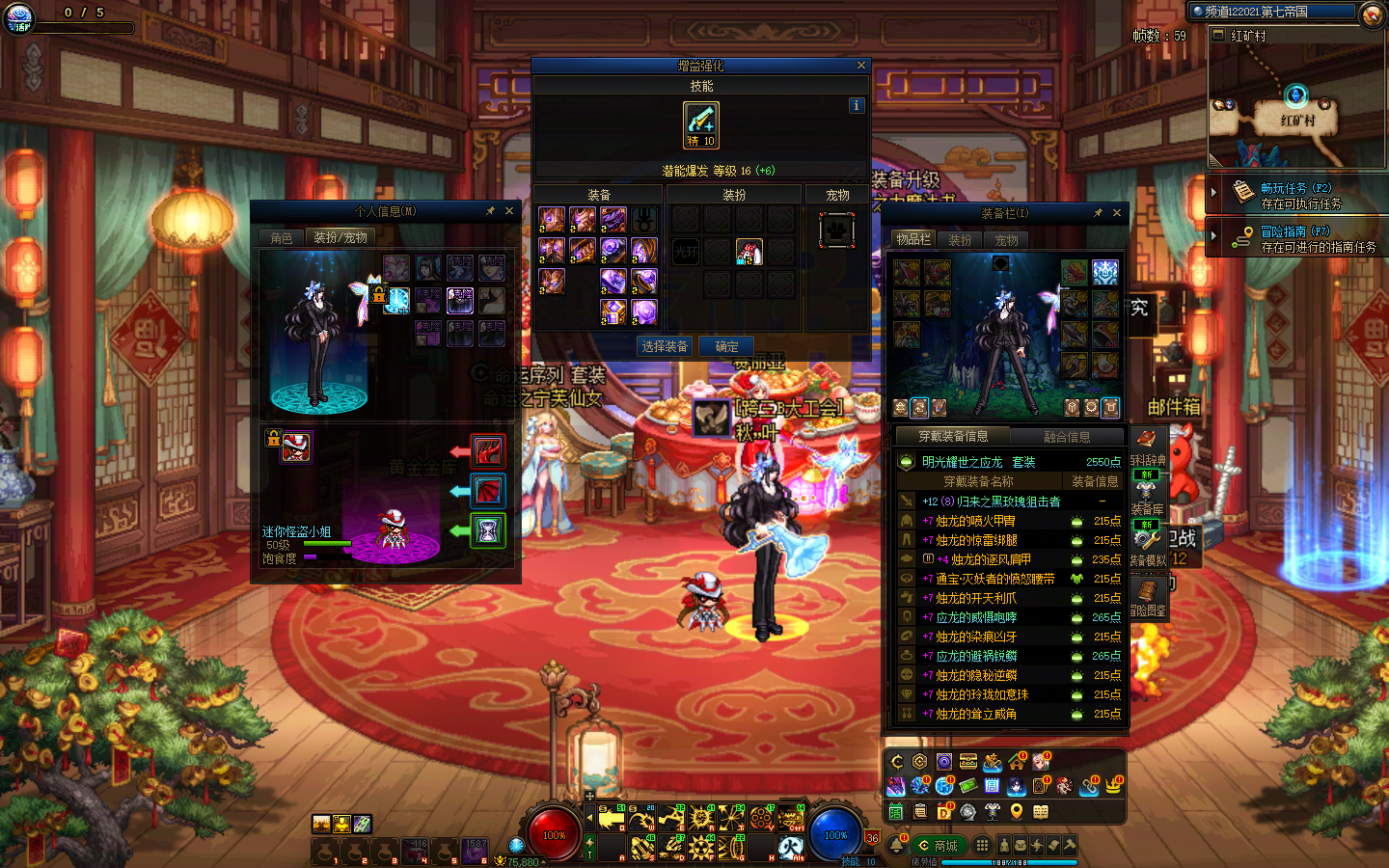Select the 归来之黑玫瑰狙击者 equipment row
This screenshot has height=868, width=1389.
992,502
